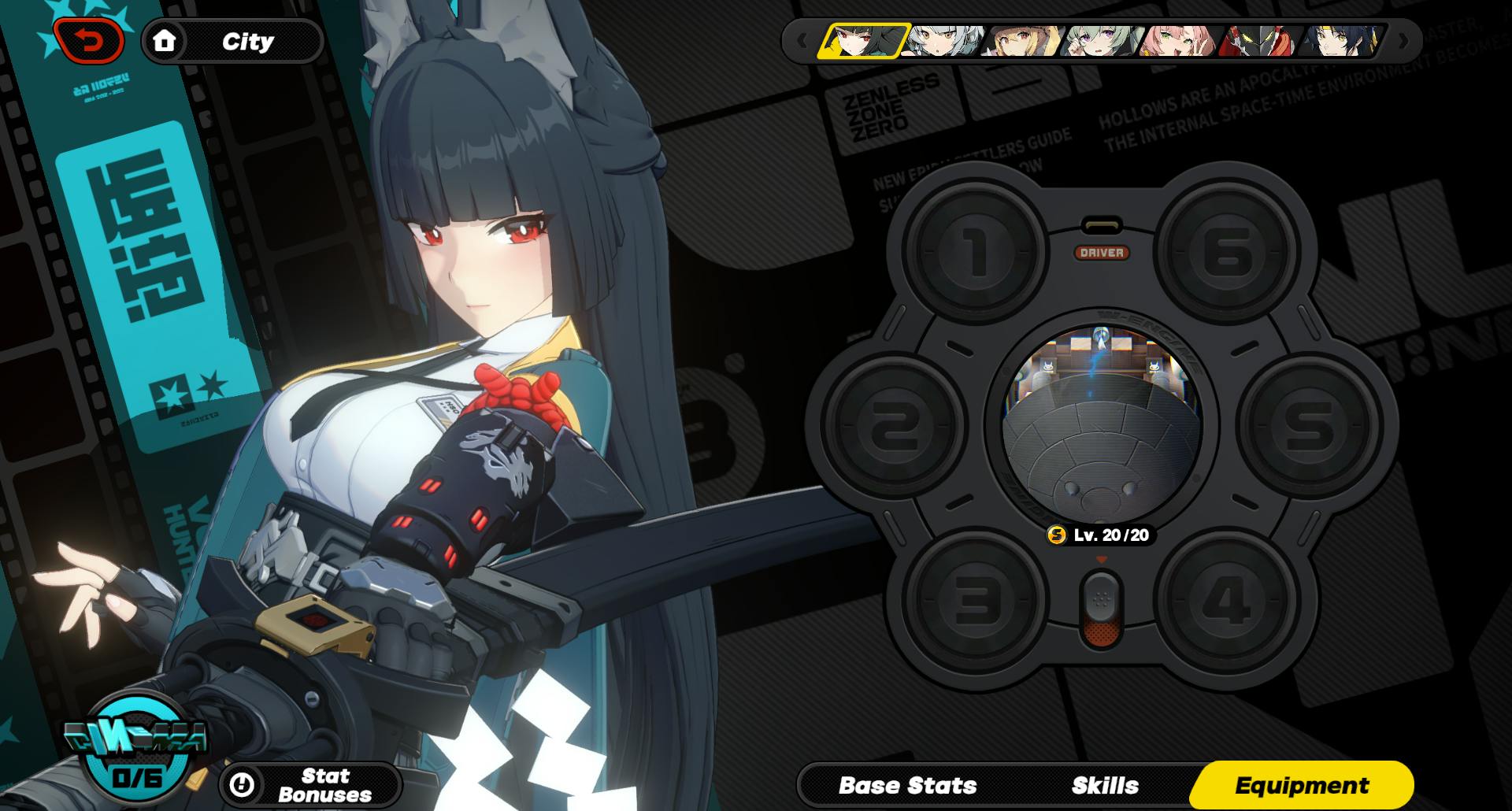1512x811 pixels.
Task: Open Drive Disc slot 6
Action: [x=1227, y=254]
